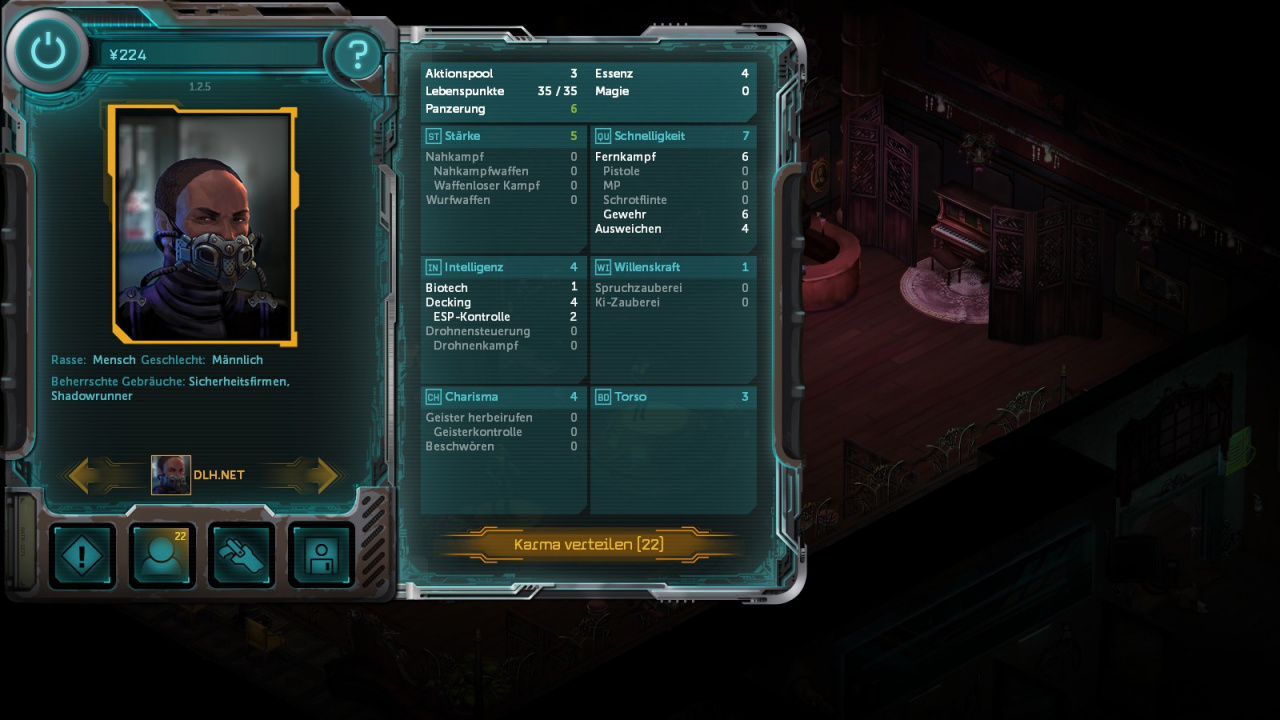Image resolution: width=1280 pixels, height=720 pixels.
Task: Select the Willenskraft attribute header
Action: [672, 267]
